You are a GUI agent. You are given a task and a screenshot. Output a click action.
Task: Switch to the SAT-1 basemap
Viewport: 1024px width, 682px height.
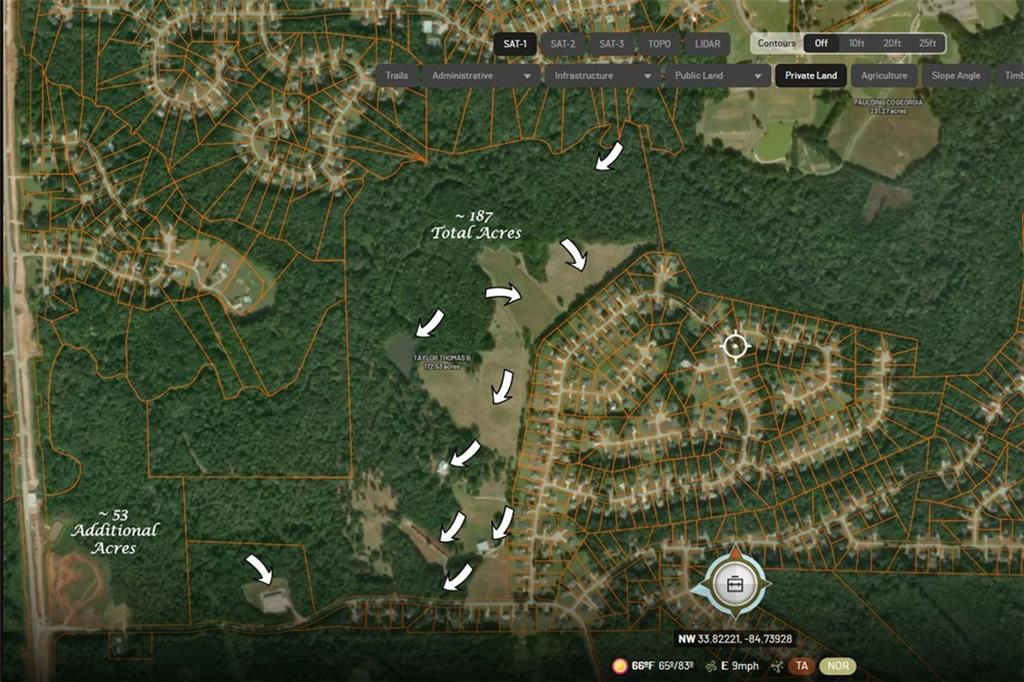click(516, 44)
